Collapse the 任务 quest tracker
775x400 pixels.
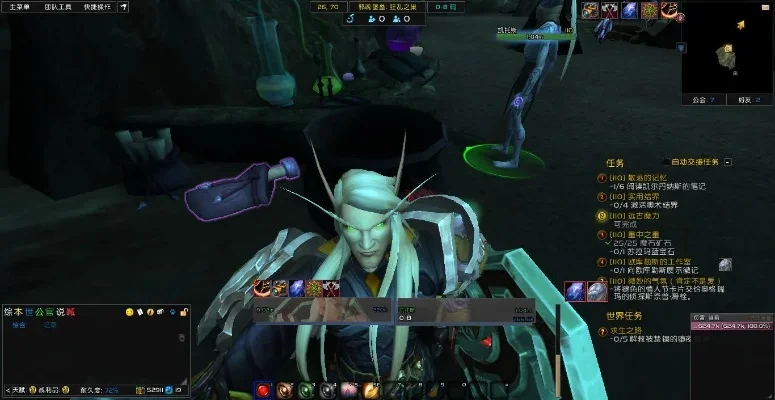coord(728,161)
